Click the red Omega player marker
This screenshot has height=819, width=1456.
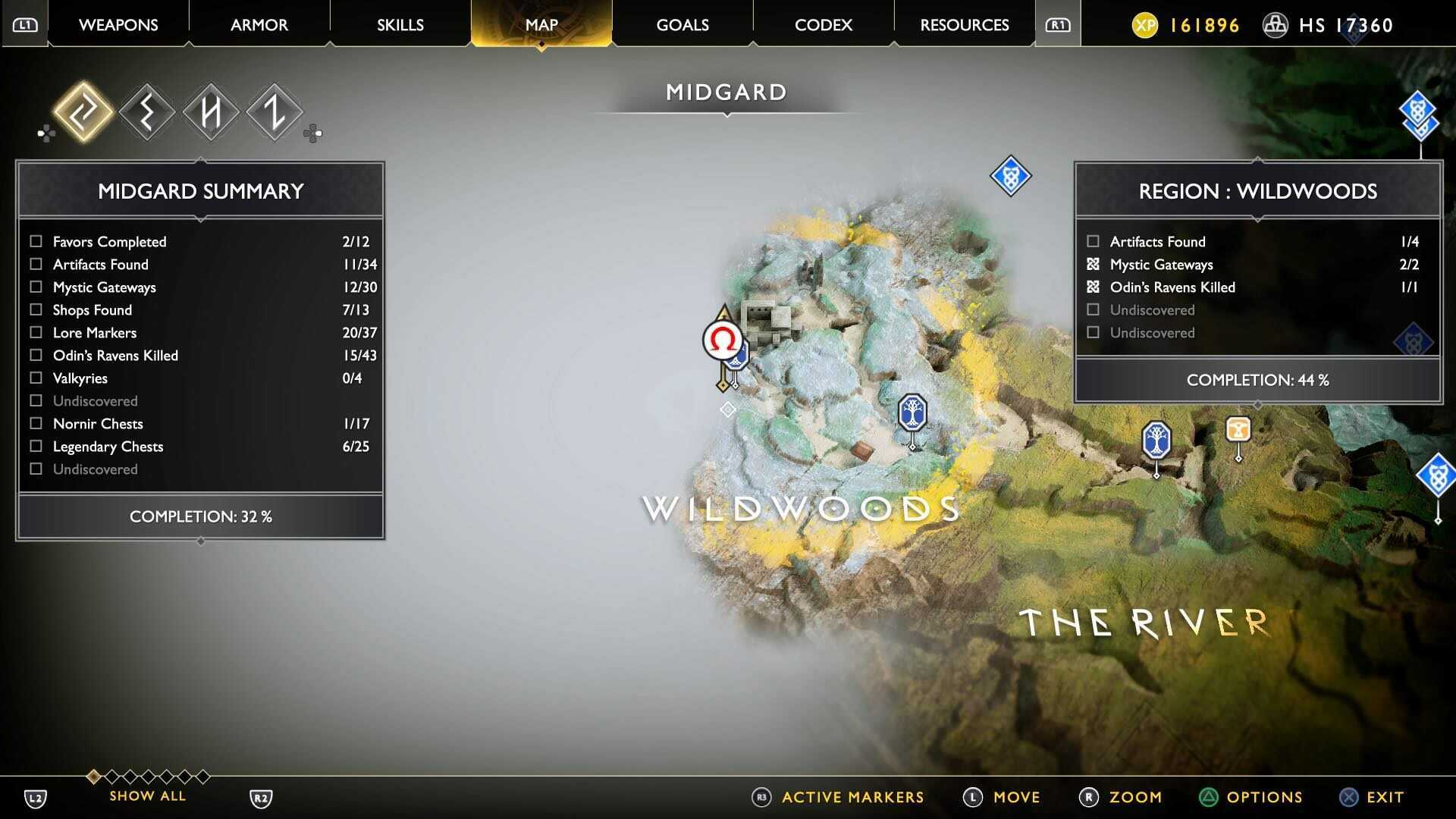pos(722,340)
